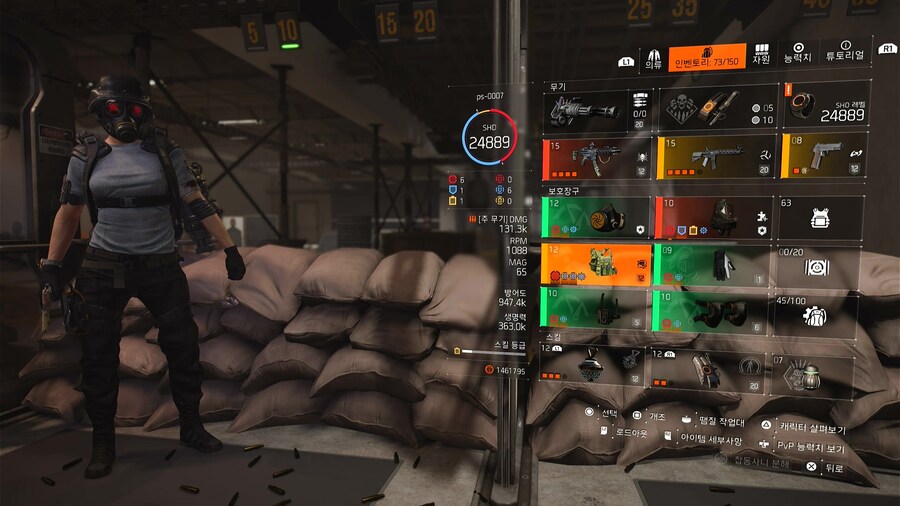
Task: Switch to the 자원 resources tab
Action: coord(761,56)
